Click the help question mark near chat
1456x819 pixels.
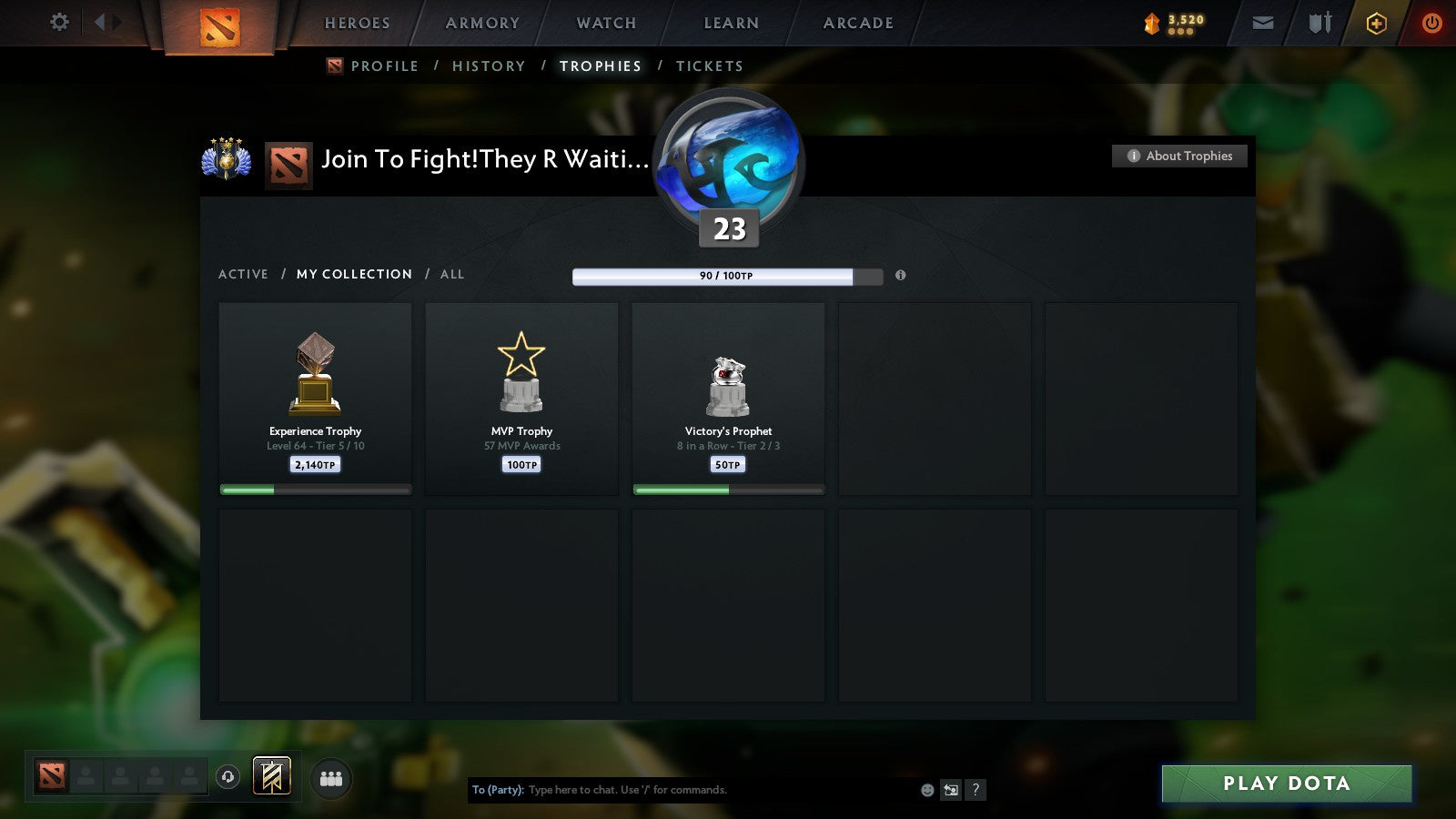(976, 790)
